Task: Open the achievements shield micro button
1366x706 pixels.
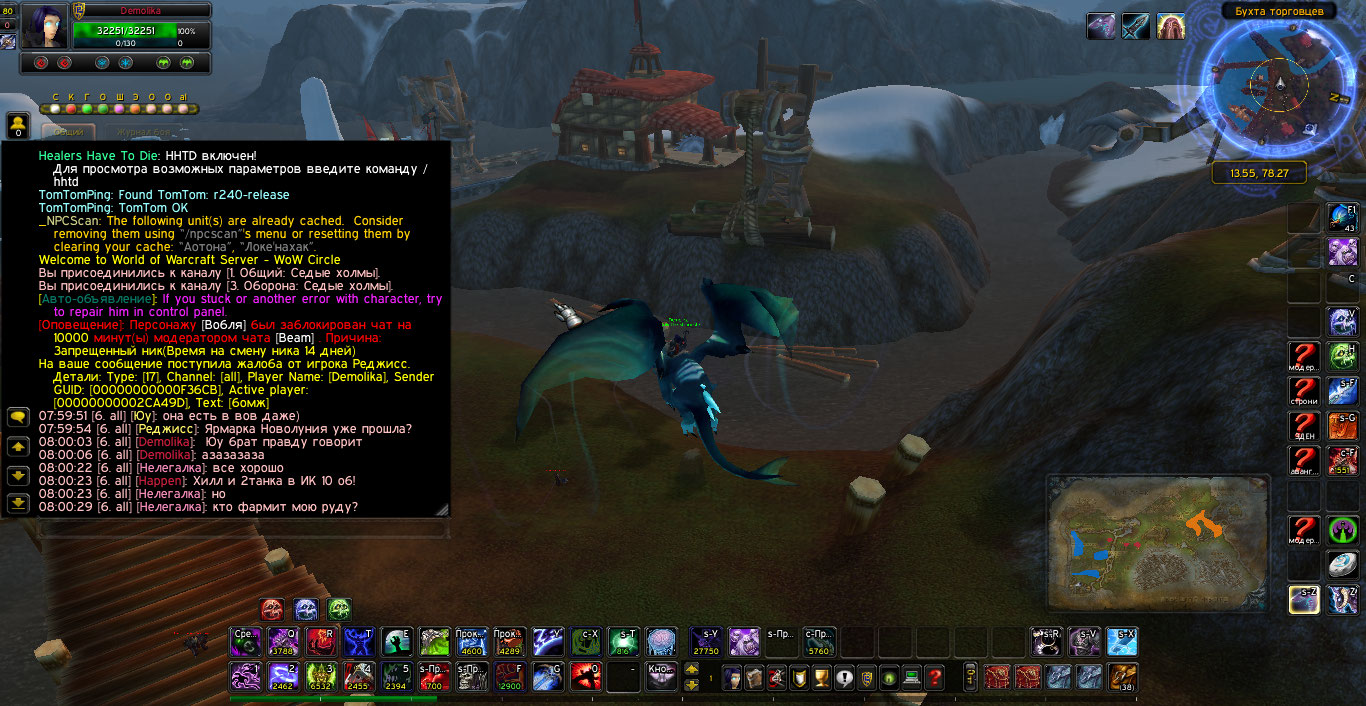Action: [x=866, y=677]
